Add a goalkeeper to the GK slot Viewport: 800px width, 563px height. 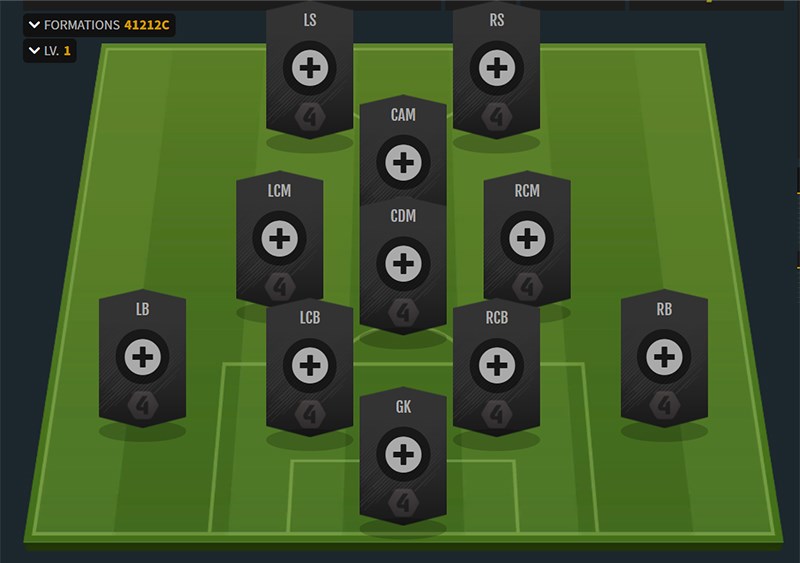click(403, 454)
